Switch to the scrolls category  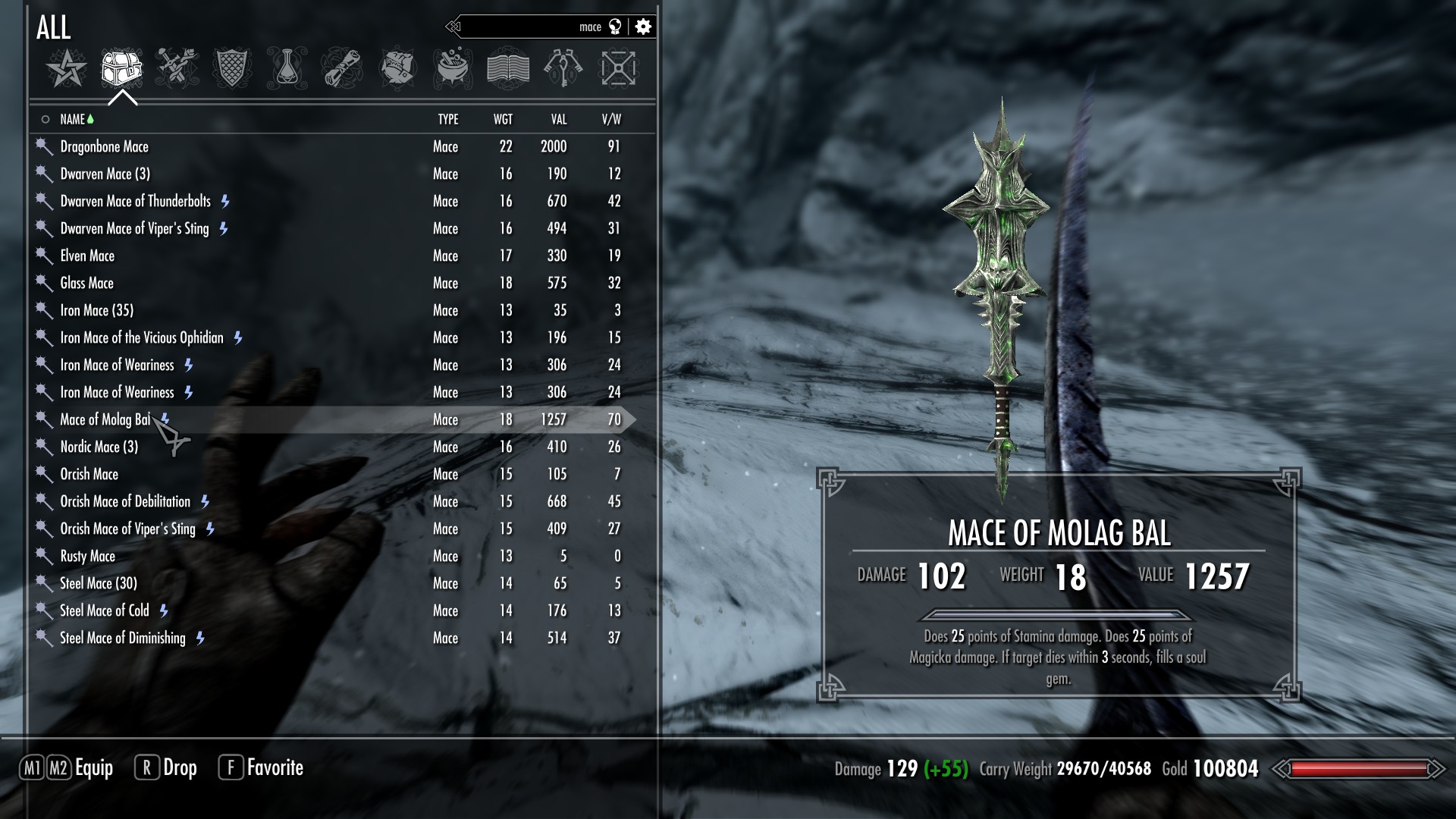341,68
